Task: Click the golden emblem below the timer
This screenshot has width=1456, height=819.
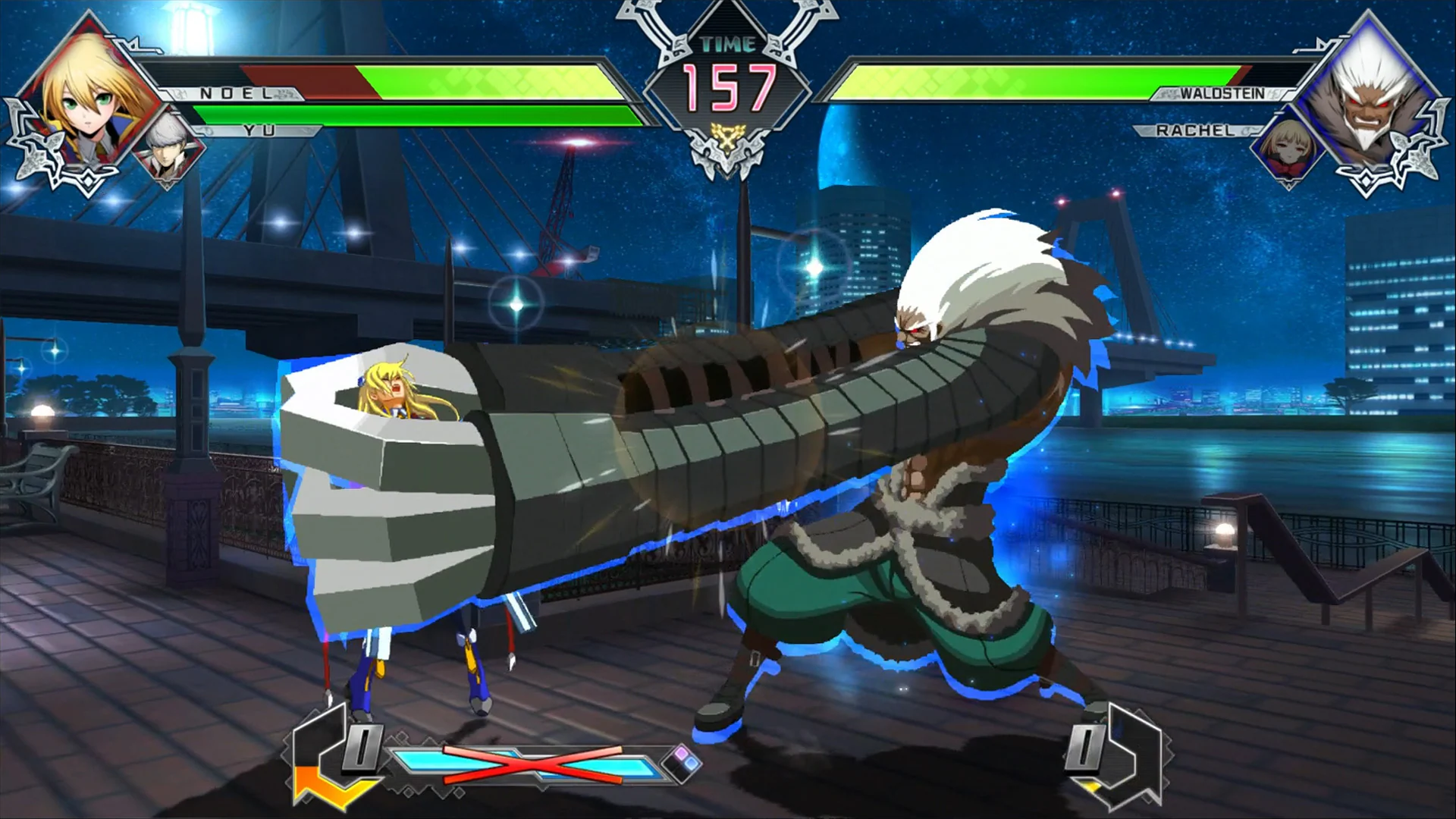Action: (x=726, y=136)
